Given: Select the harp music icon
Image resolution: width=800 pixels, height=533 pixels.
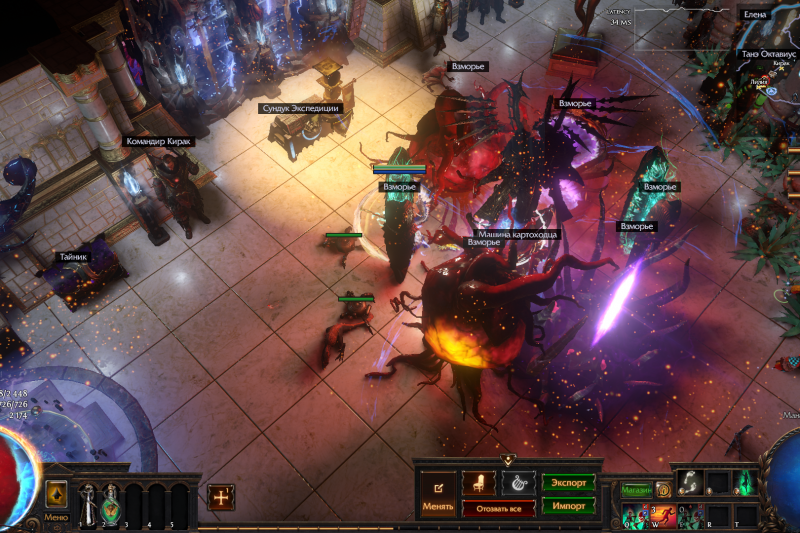Looking at the screenshot, I should pyautogui.click(x=518, y=483).
